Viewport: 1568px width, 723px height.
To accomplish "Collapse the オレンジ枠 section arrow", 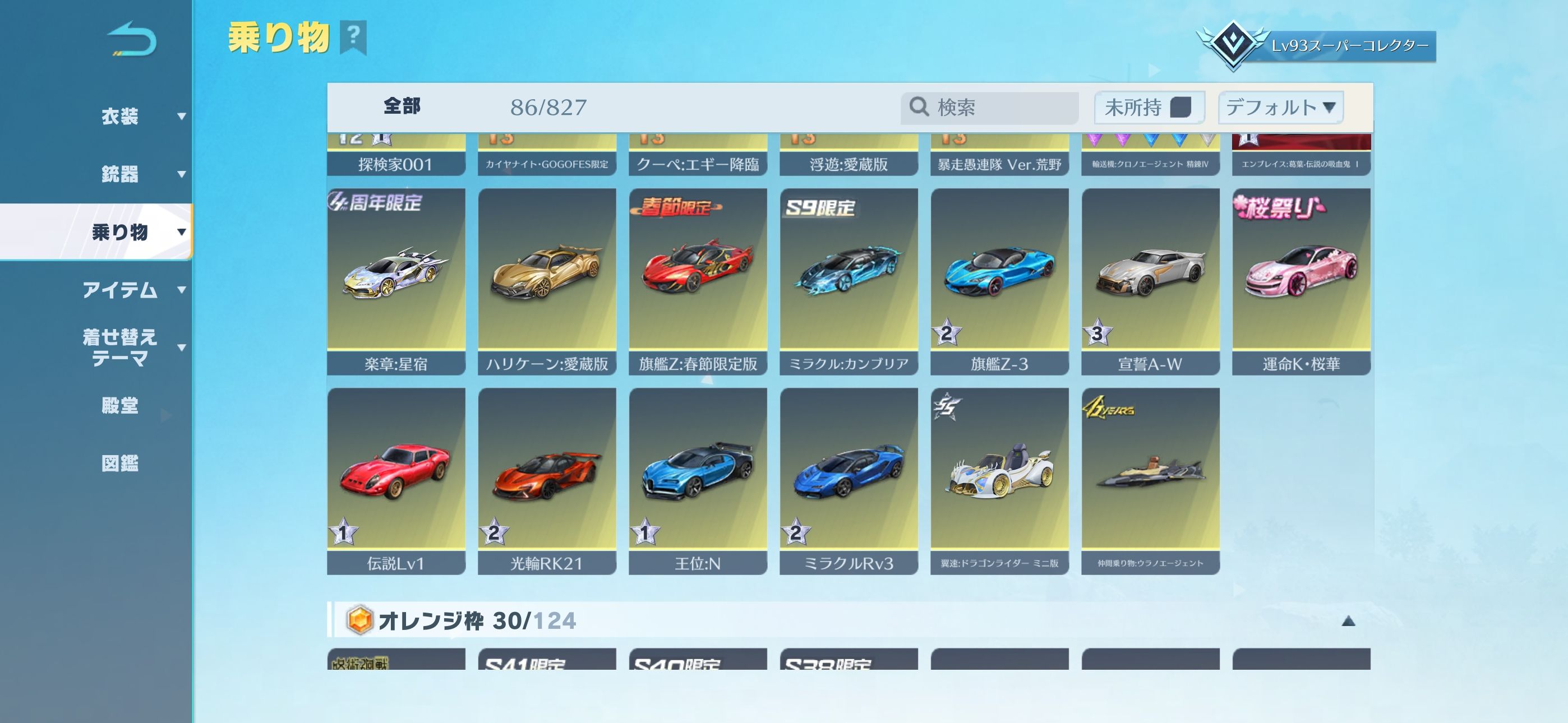I will pos(1348,621).
